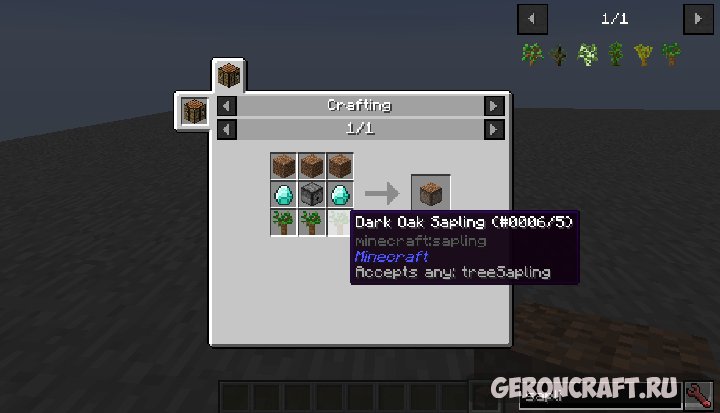
Task: Click the crafting table catalyst slot left of Crafting
Action: tap(194, 111)
